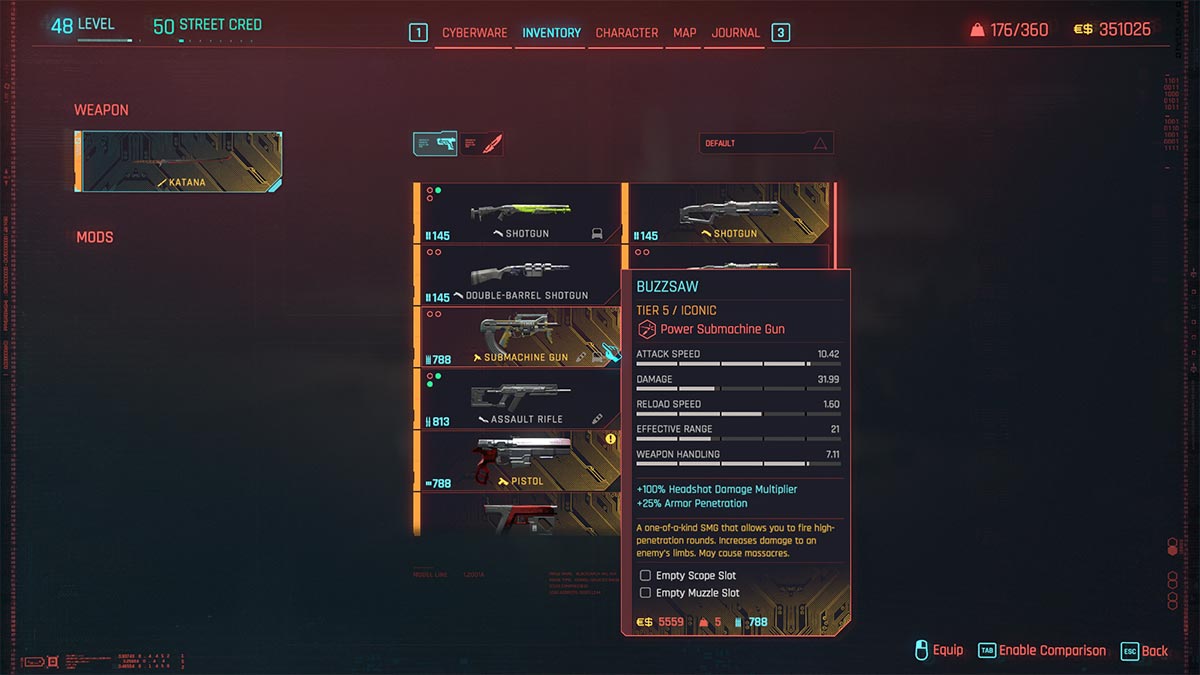
Task: Select the equipped Katana weapon slot
Action: [x=180, y=161]
